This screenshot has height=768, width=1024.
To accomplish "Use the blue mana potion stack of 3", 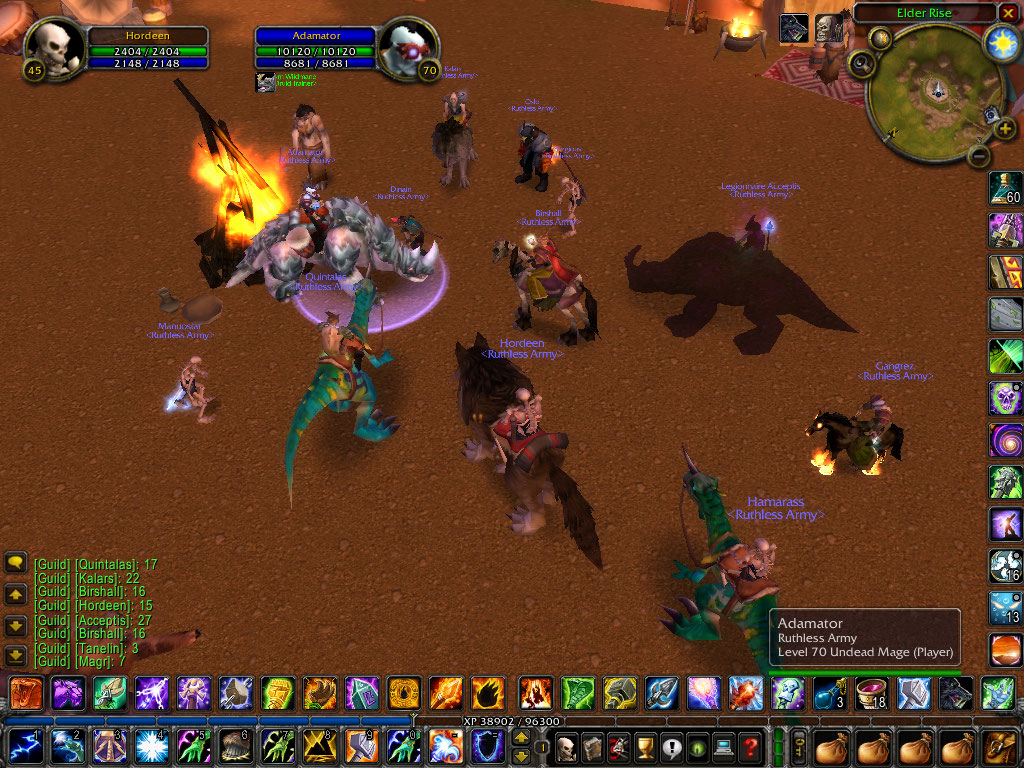I will pos(830,693).
